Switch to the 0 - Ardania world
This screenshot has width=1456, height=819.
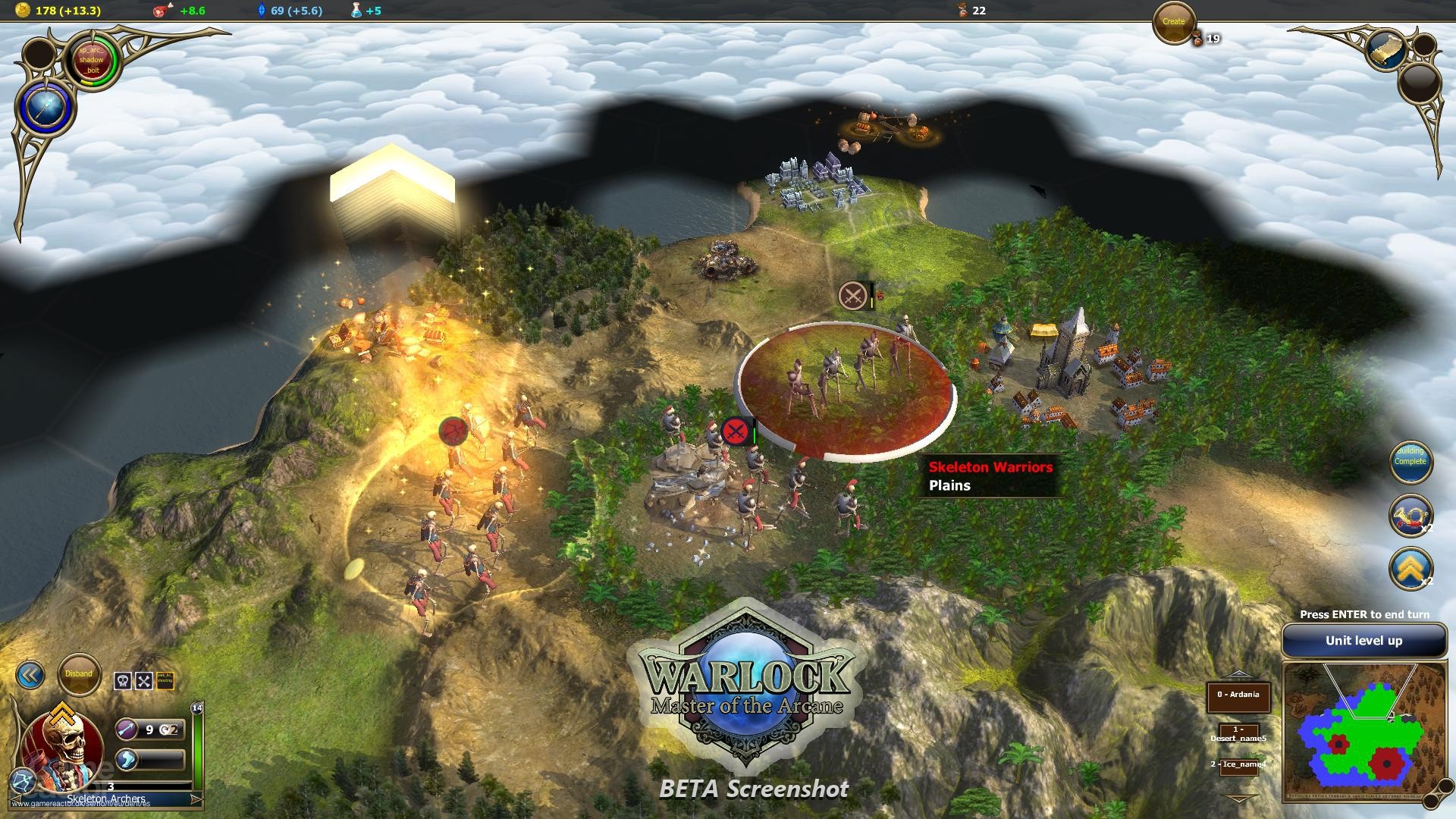tap(1238, 695)
